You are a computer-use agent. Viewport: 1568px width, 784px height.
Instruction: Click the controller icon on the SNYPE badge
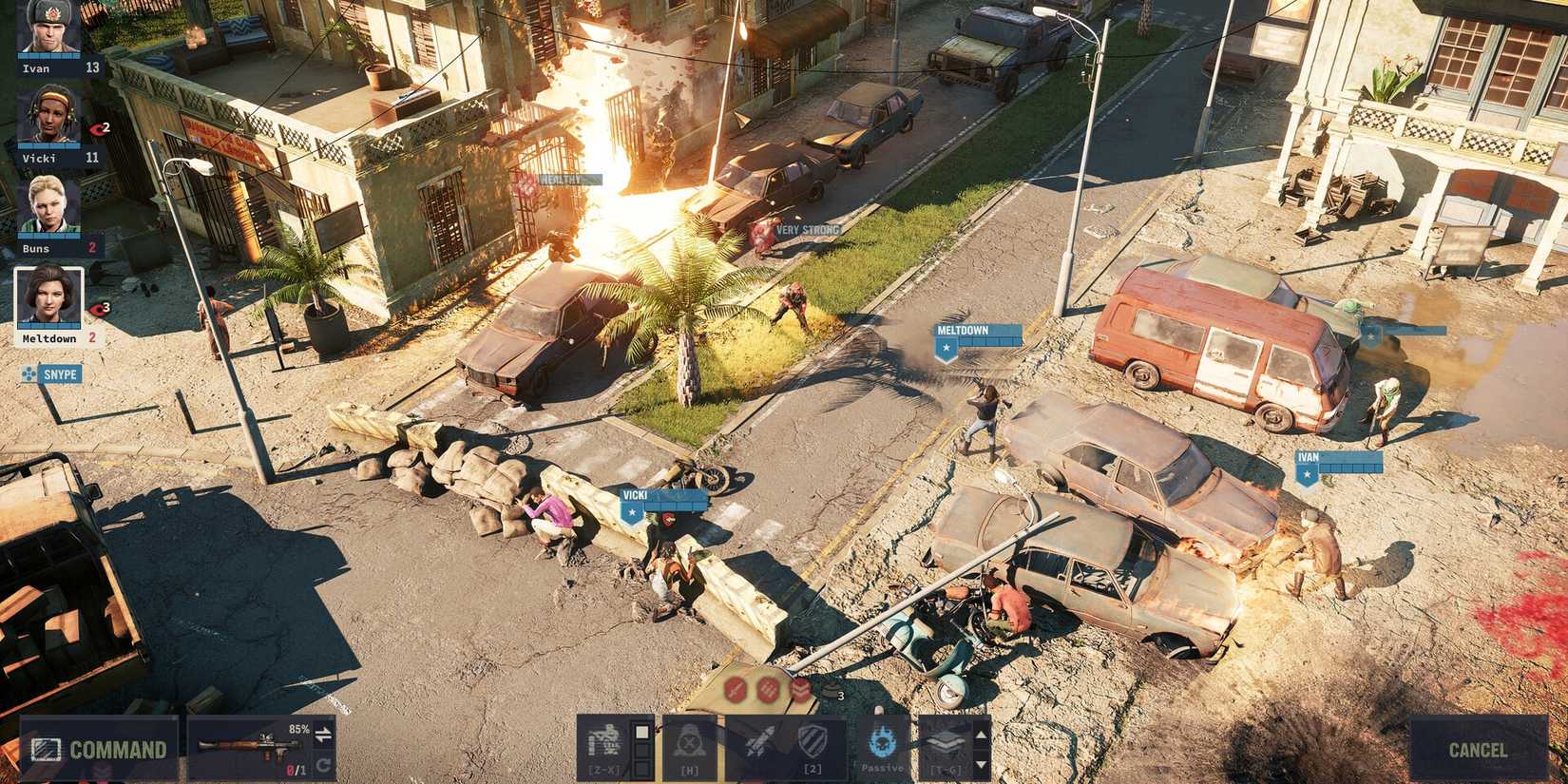tap(29, 373)
